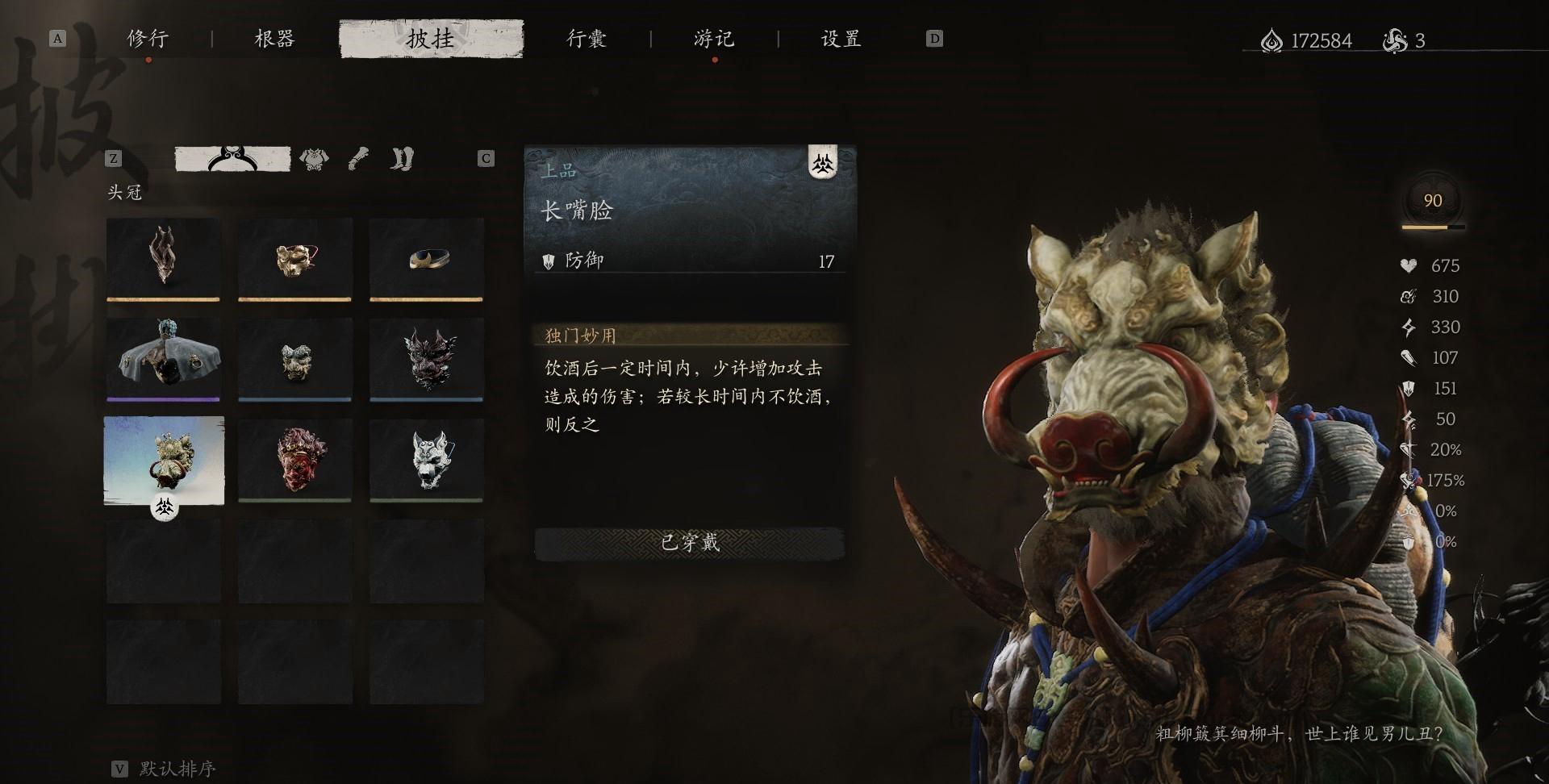This screenshot has height=784, width=1549.
Task: Choose the red demon face headgear
Action: (294, 460)
